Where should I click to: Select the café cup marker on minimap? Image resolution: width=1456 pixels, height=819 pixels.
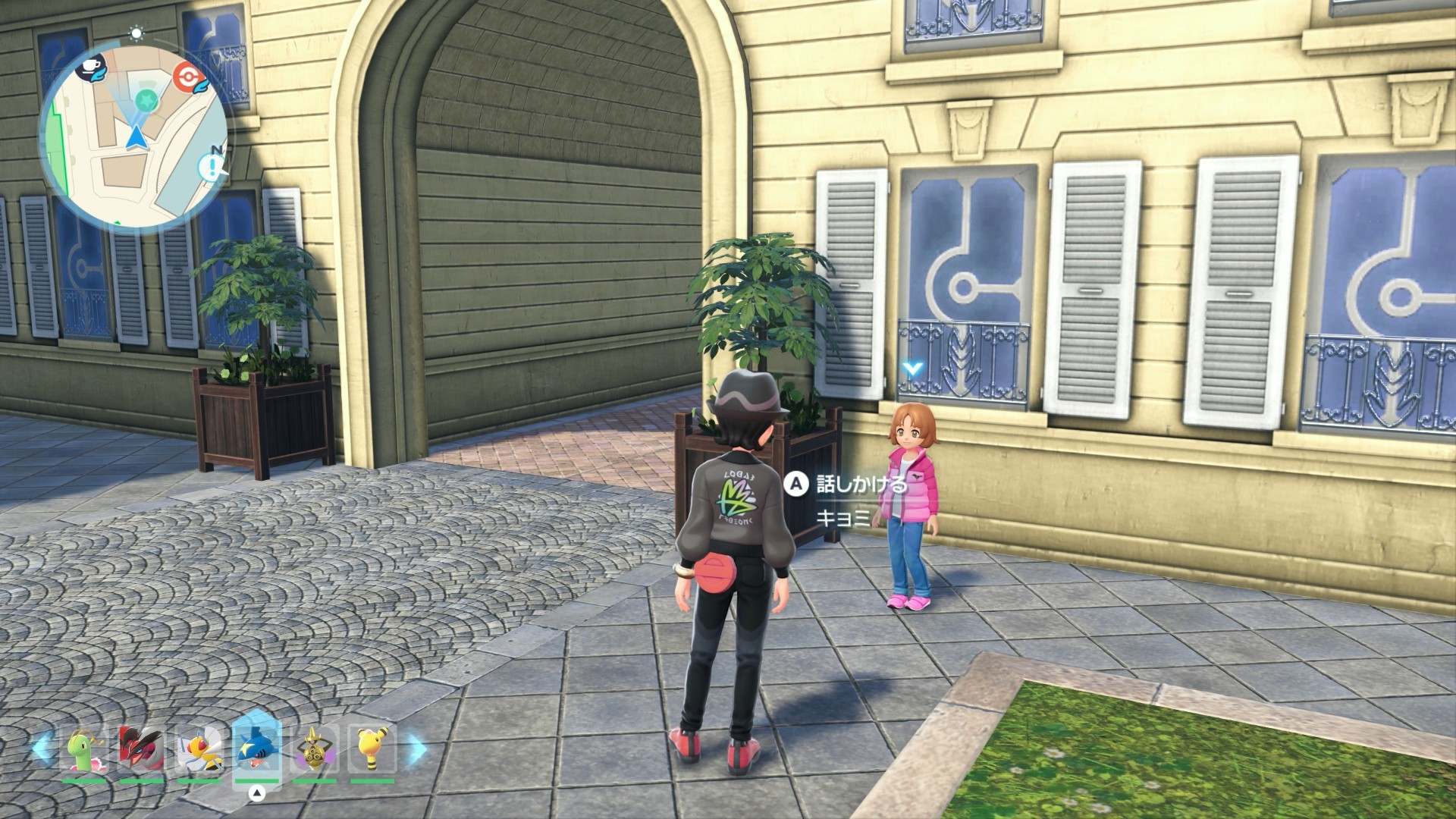pos(93,71)
